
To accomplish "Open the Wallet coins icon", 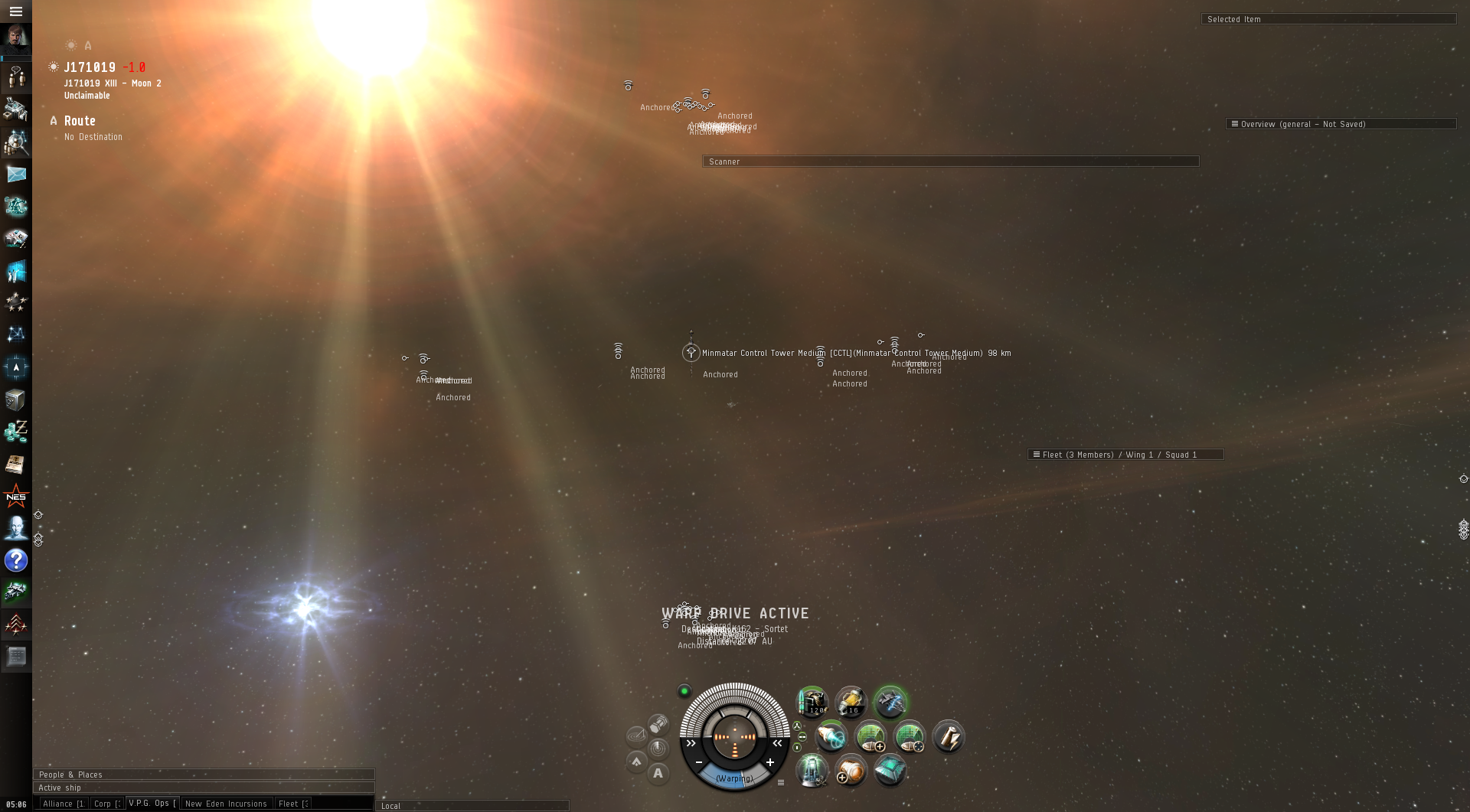I will 16,432.
